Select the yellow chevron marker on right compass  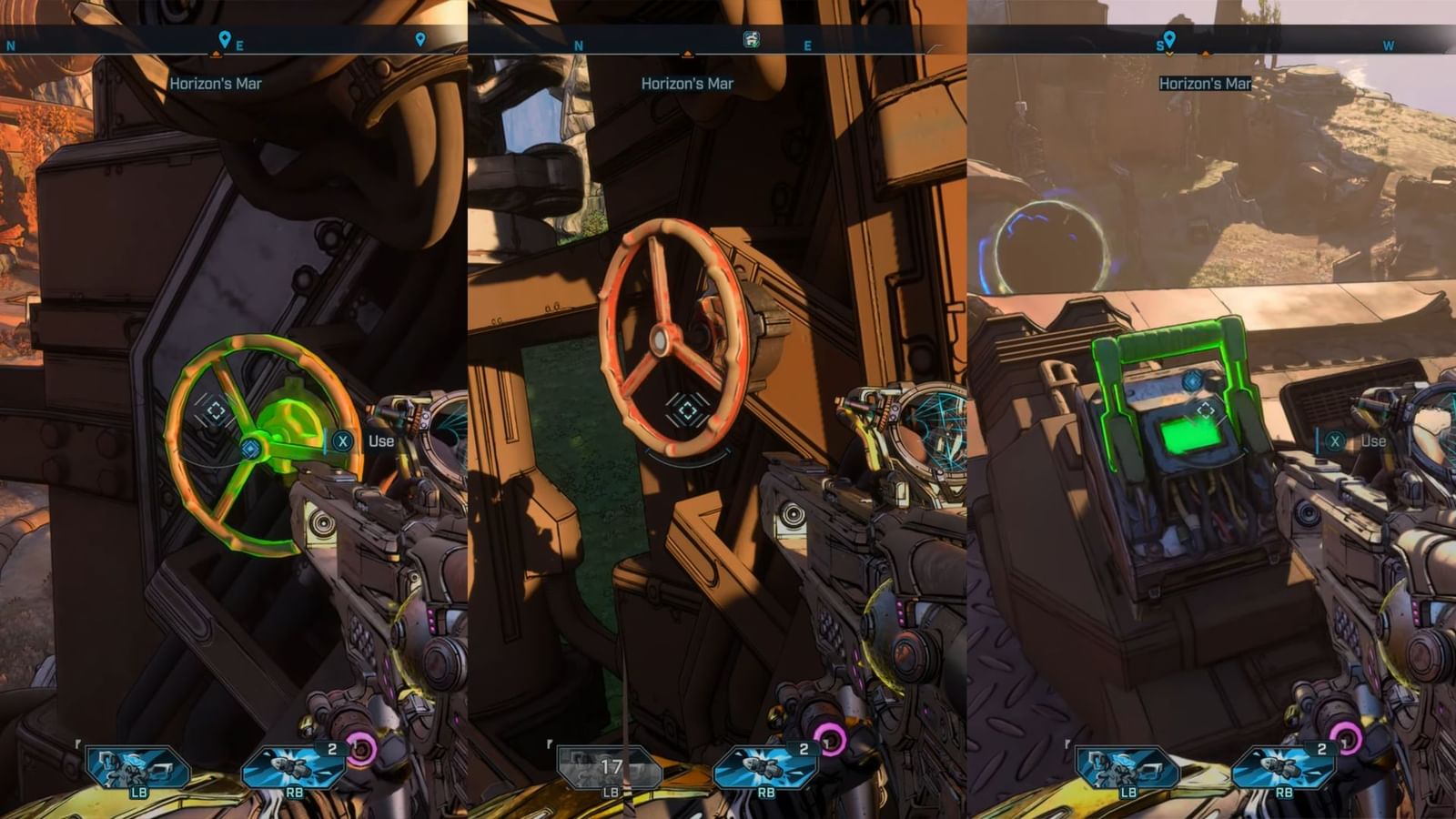click(1168, 53)
